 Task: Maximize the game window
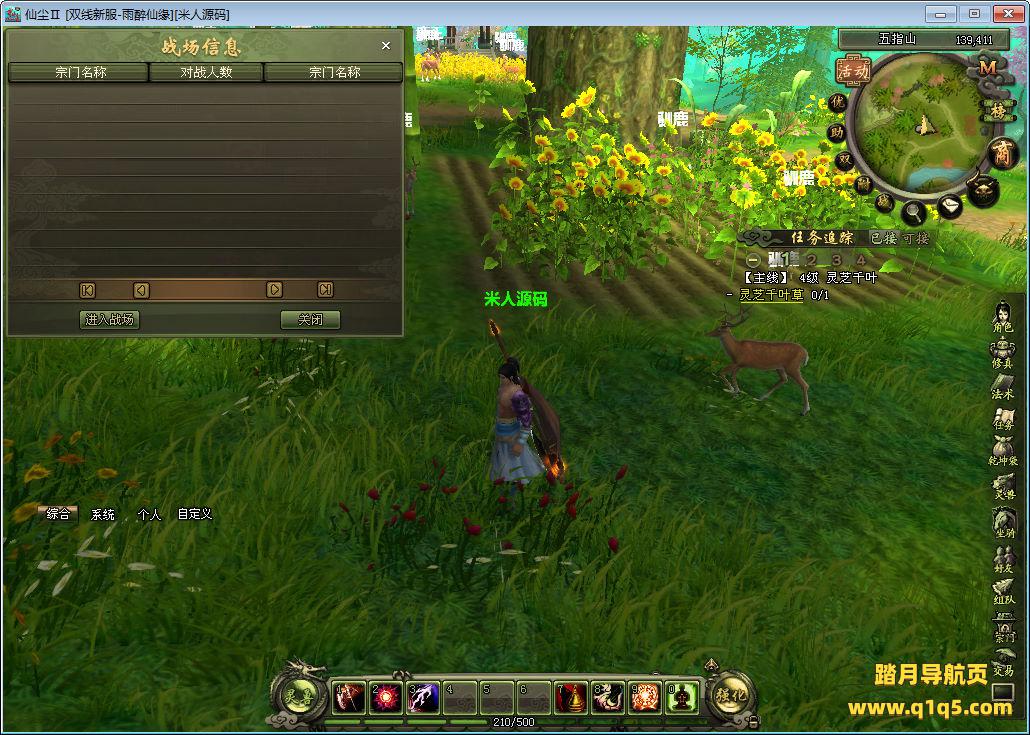tap(974, 14)
